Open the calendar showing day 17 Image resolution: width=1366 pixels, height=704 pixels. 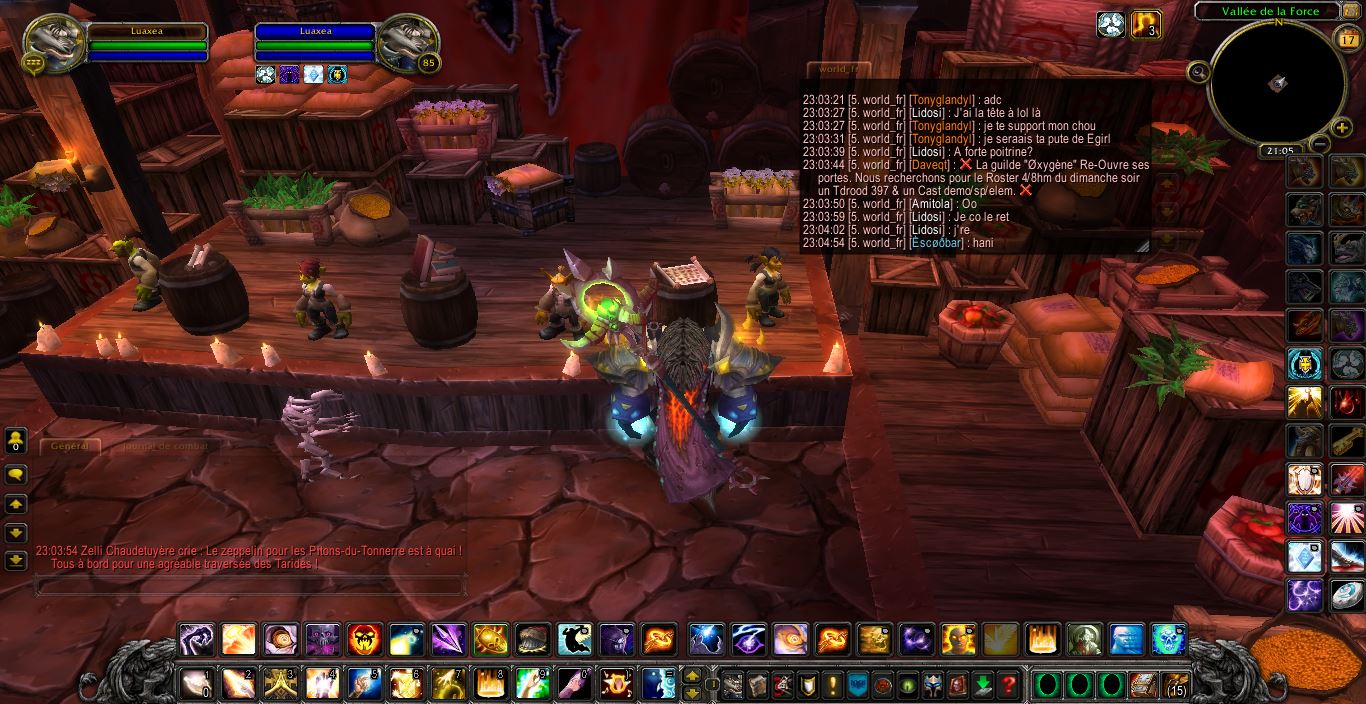pyautogui.click(x=1346, y=39)
